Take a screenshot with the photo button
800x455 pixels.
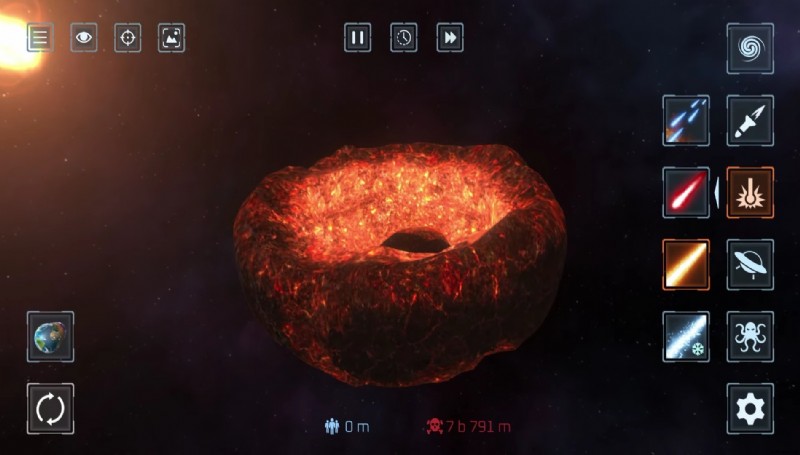point(172,38)
